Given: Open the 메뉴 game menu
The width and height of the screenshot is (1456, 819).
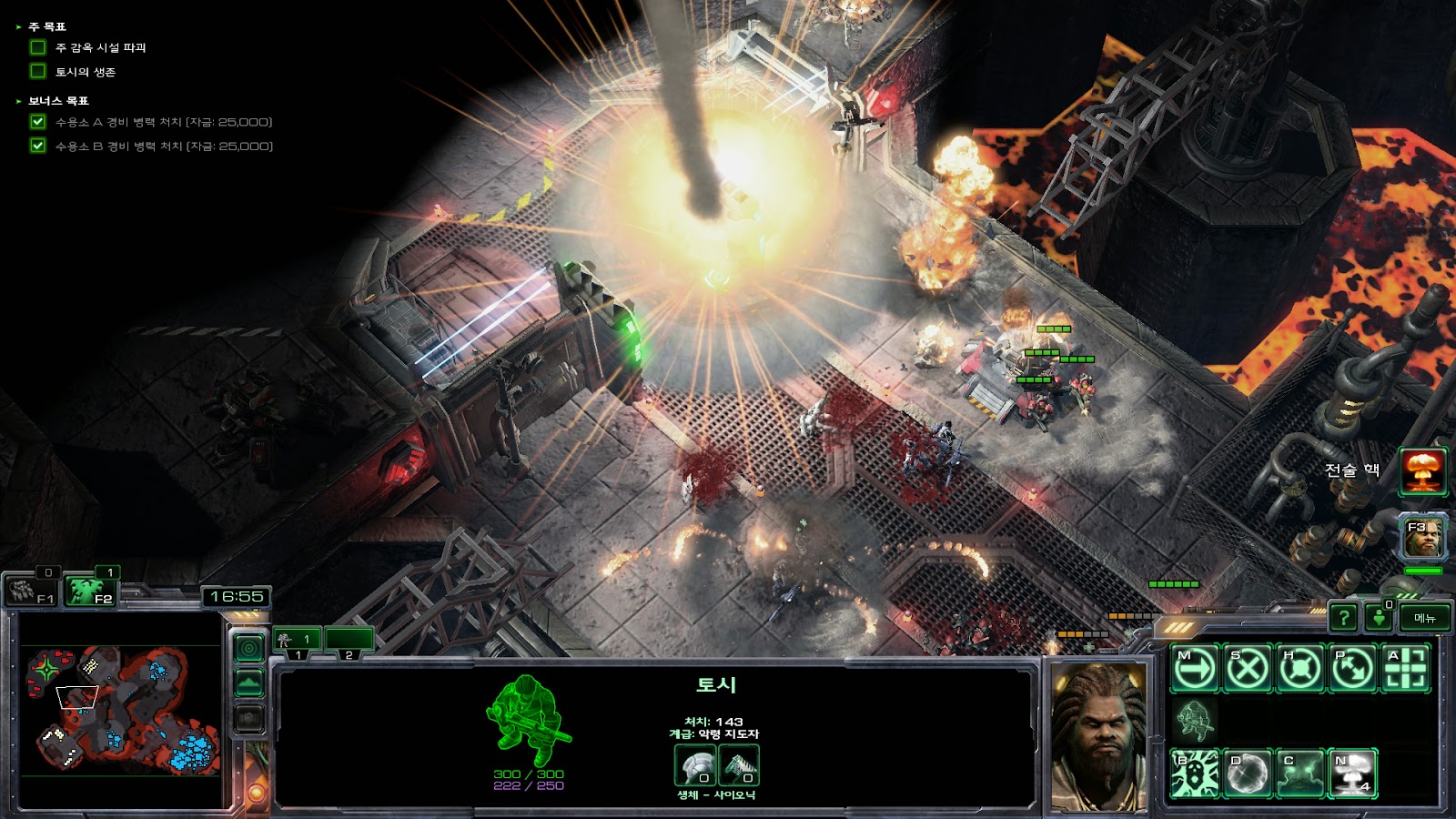Looking at the screenshot, I should pyautogui.click(x=1424, y=618).
